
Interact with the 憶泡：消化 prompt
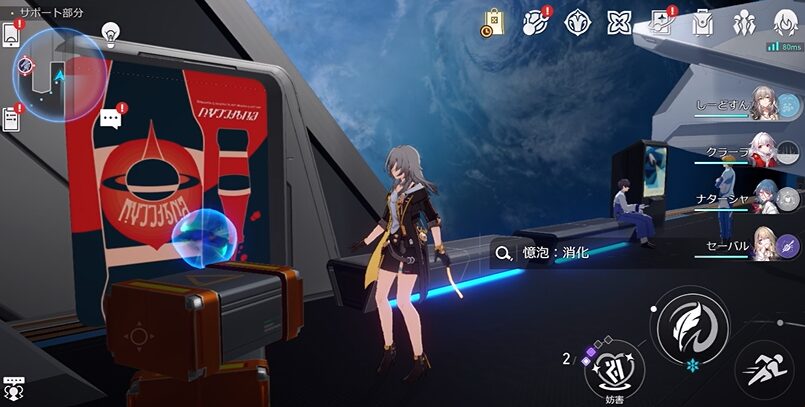(545, 253)
